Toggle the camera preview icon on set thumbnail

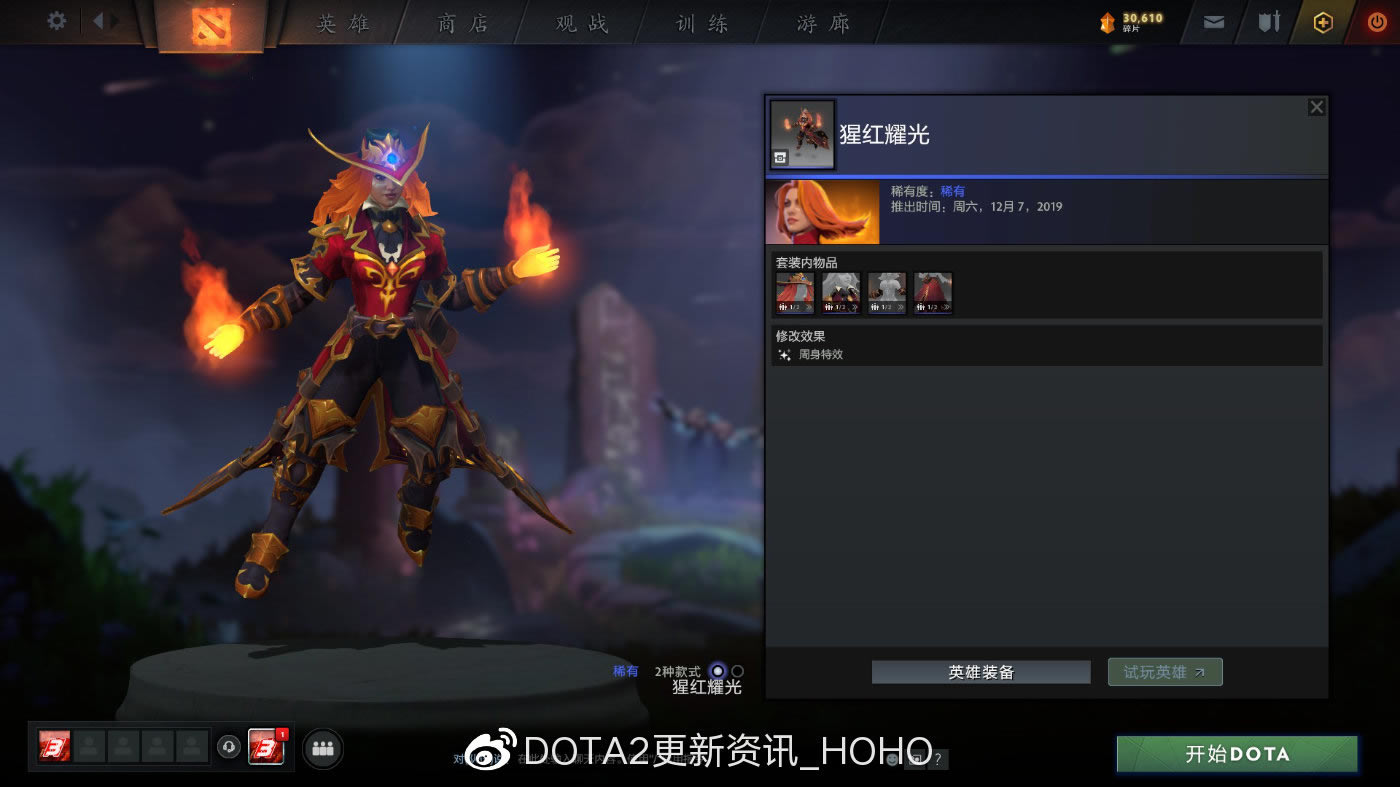pos(780,158)
